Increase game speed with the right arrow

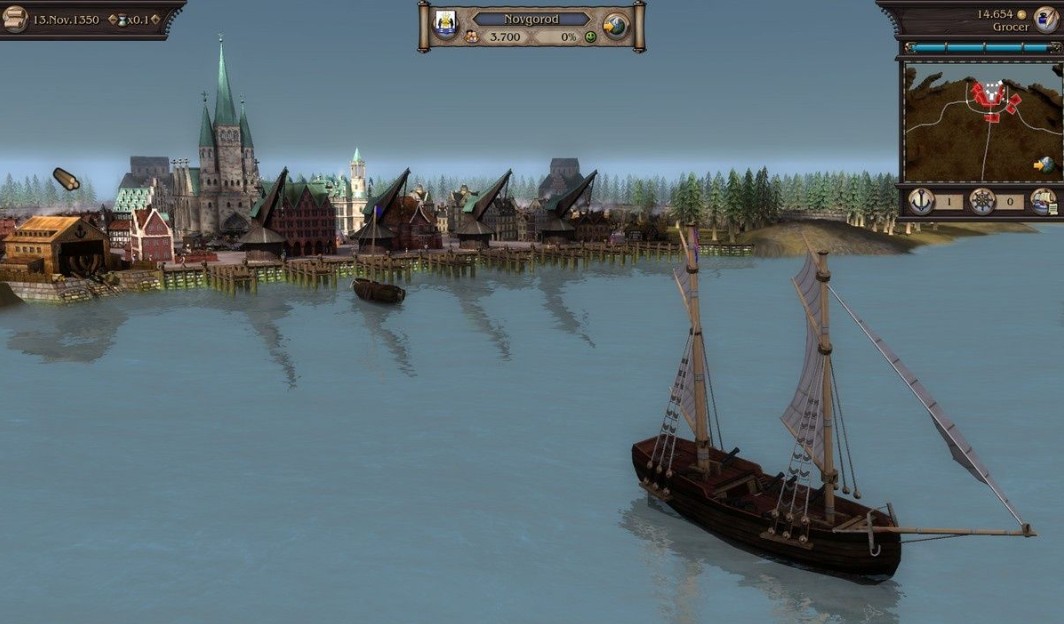155,20
